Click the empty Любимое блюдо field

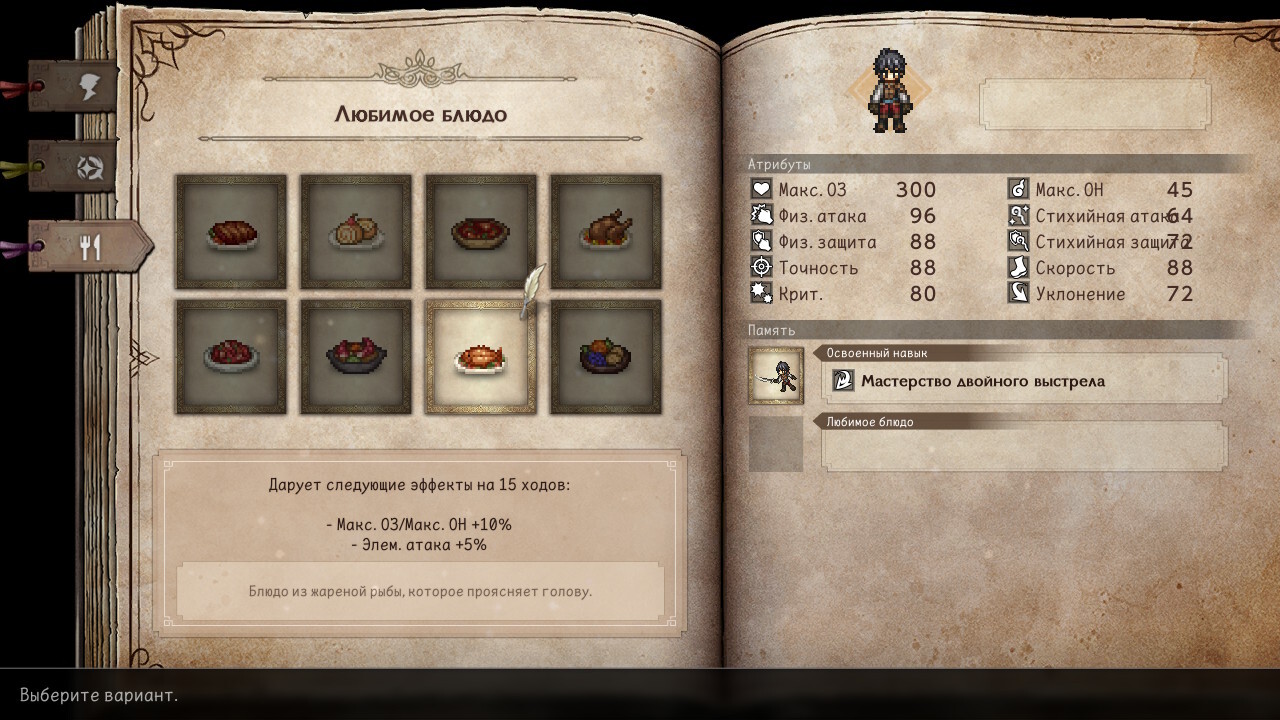(x=1024, y=446)
